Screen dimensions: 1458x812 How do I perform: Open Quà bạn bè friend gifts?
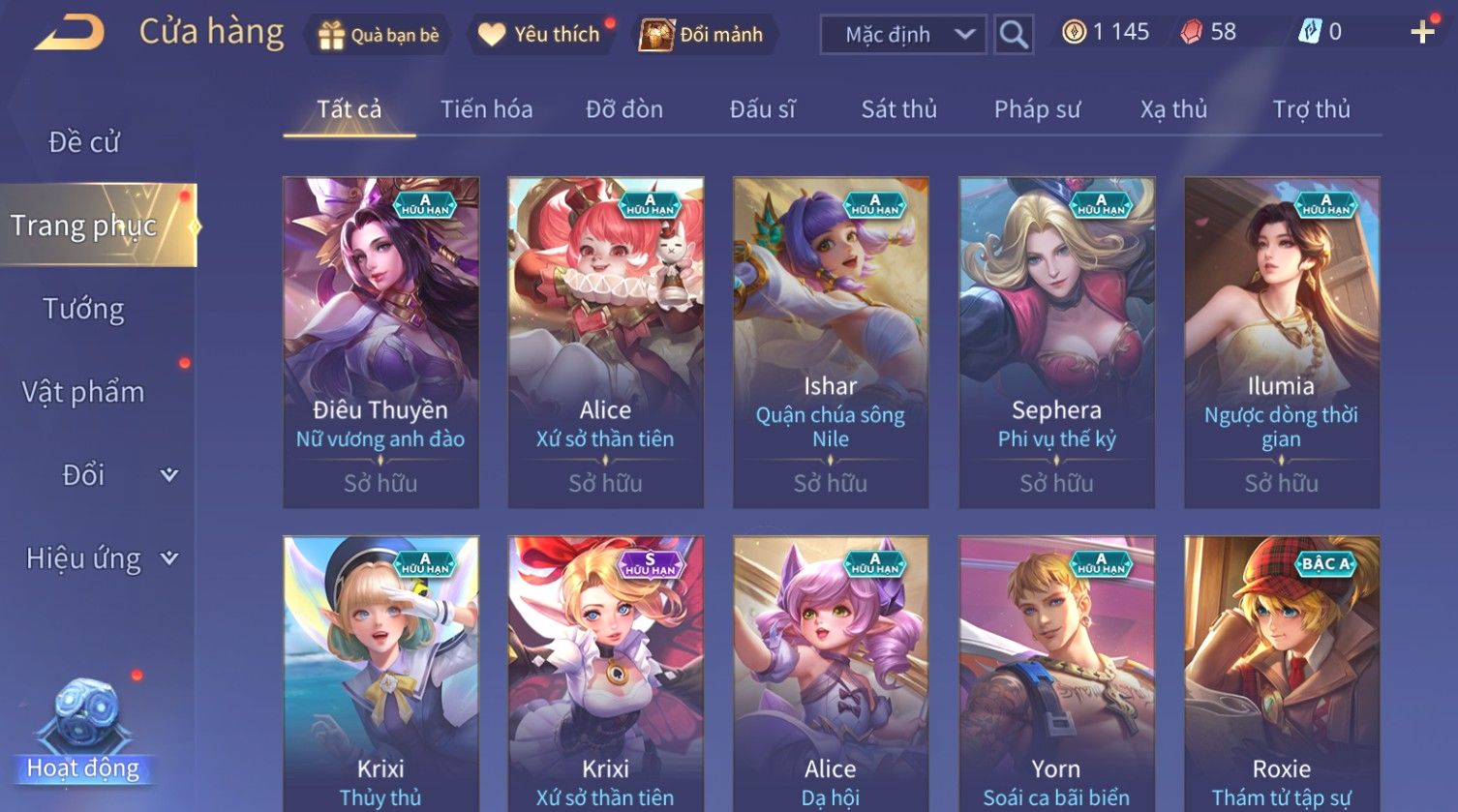coord(379,35)
